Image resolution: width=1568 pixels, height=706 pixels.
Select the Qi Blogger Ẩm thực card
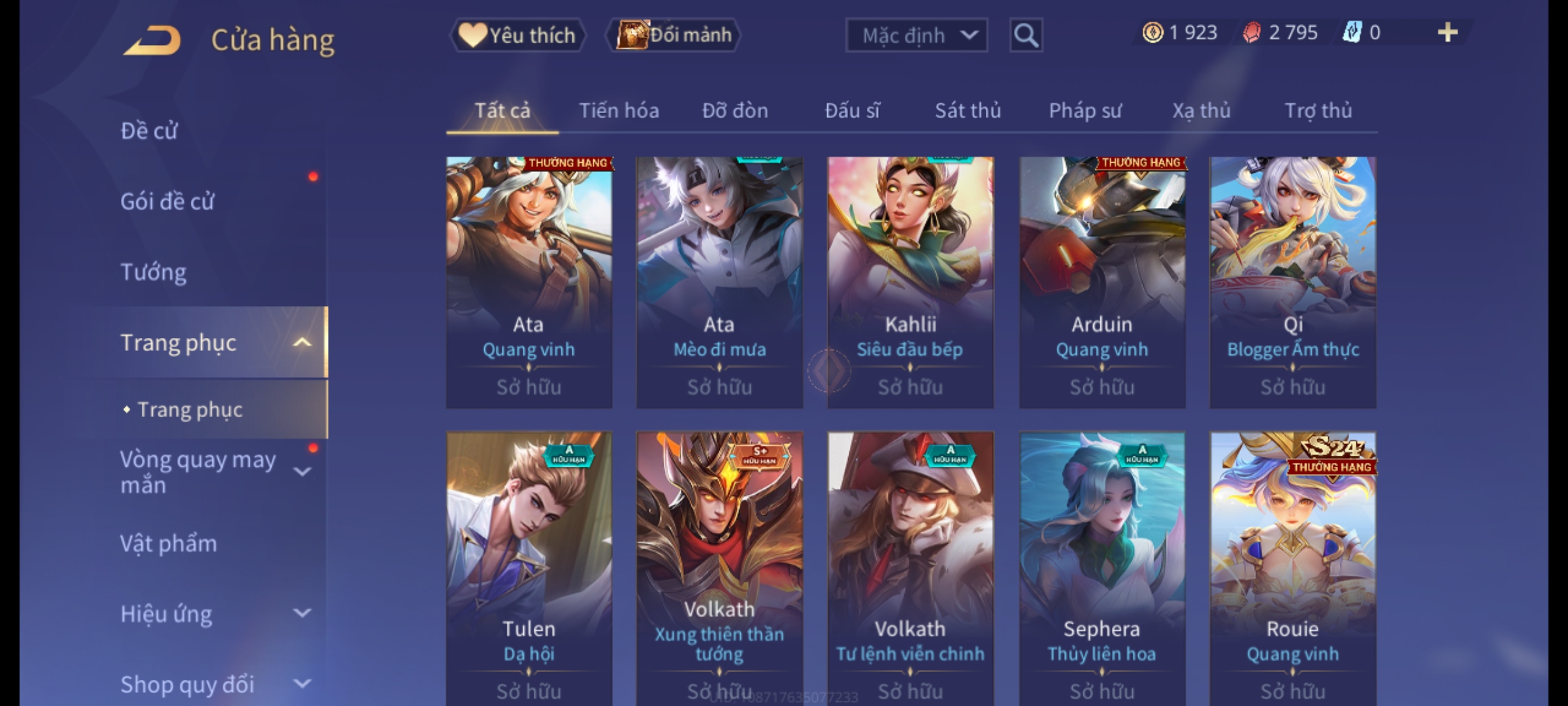(x=1292, y=281)
